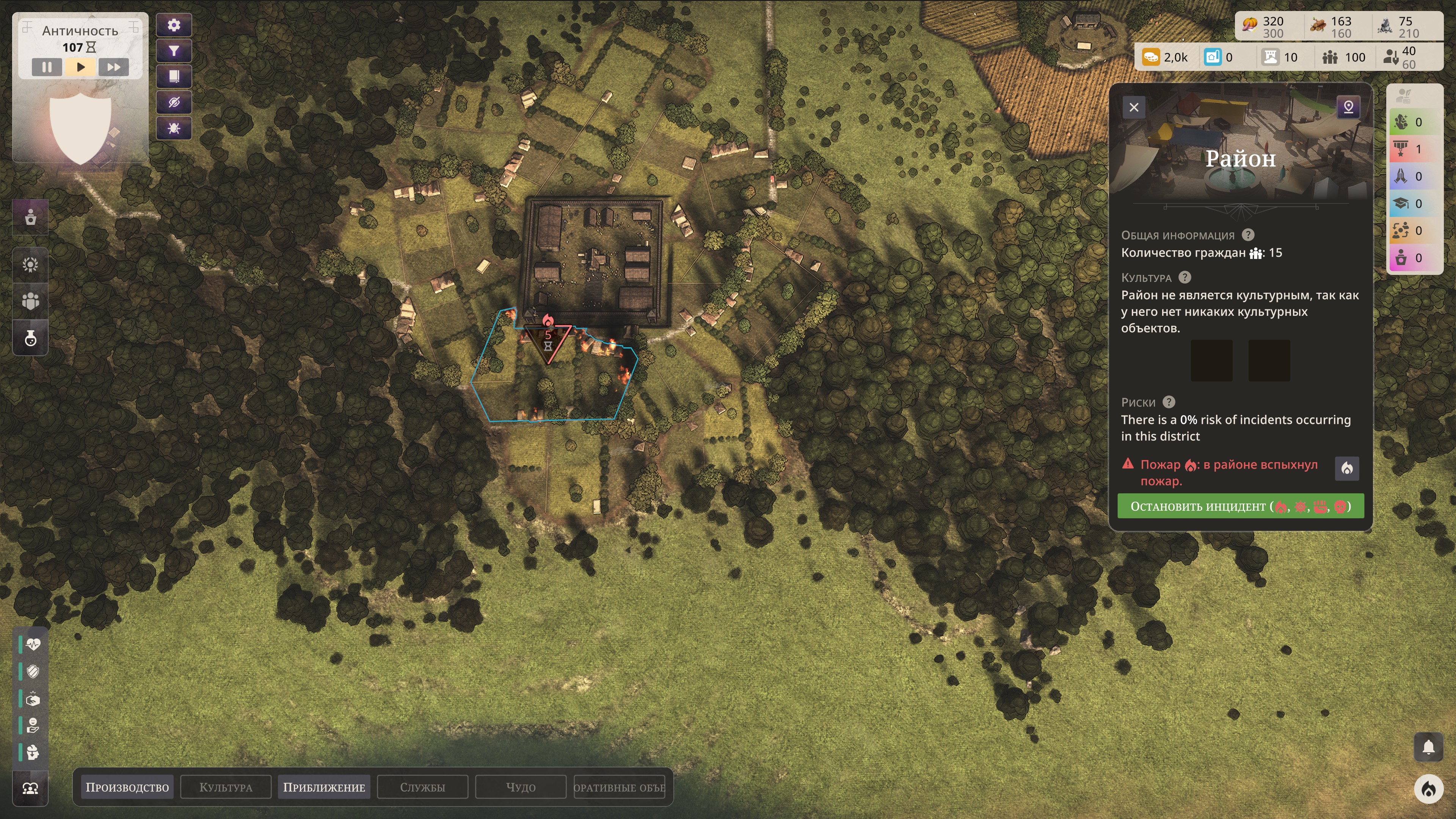Viewport: 1456px width, 819px height.
Task: Show the help tooltip for Риски
Action: click(1169, 402)
